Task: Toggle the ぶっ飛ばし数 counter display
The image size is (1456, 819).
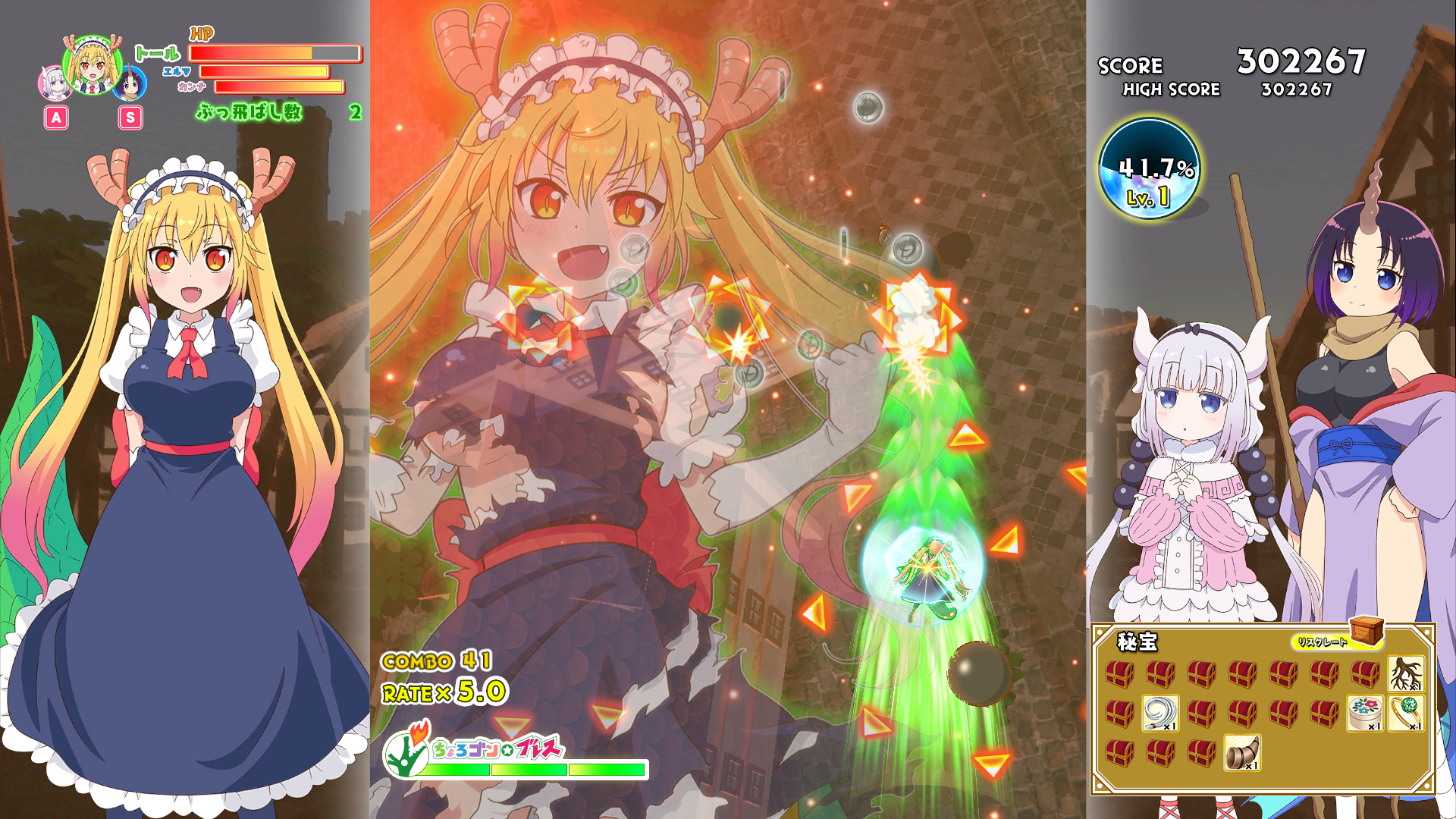Action: pyautogui.click(x=250, y=114)
